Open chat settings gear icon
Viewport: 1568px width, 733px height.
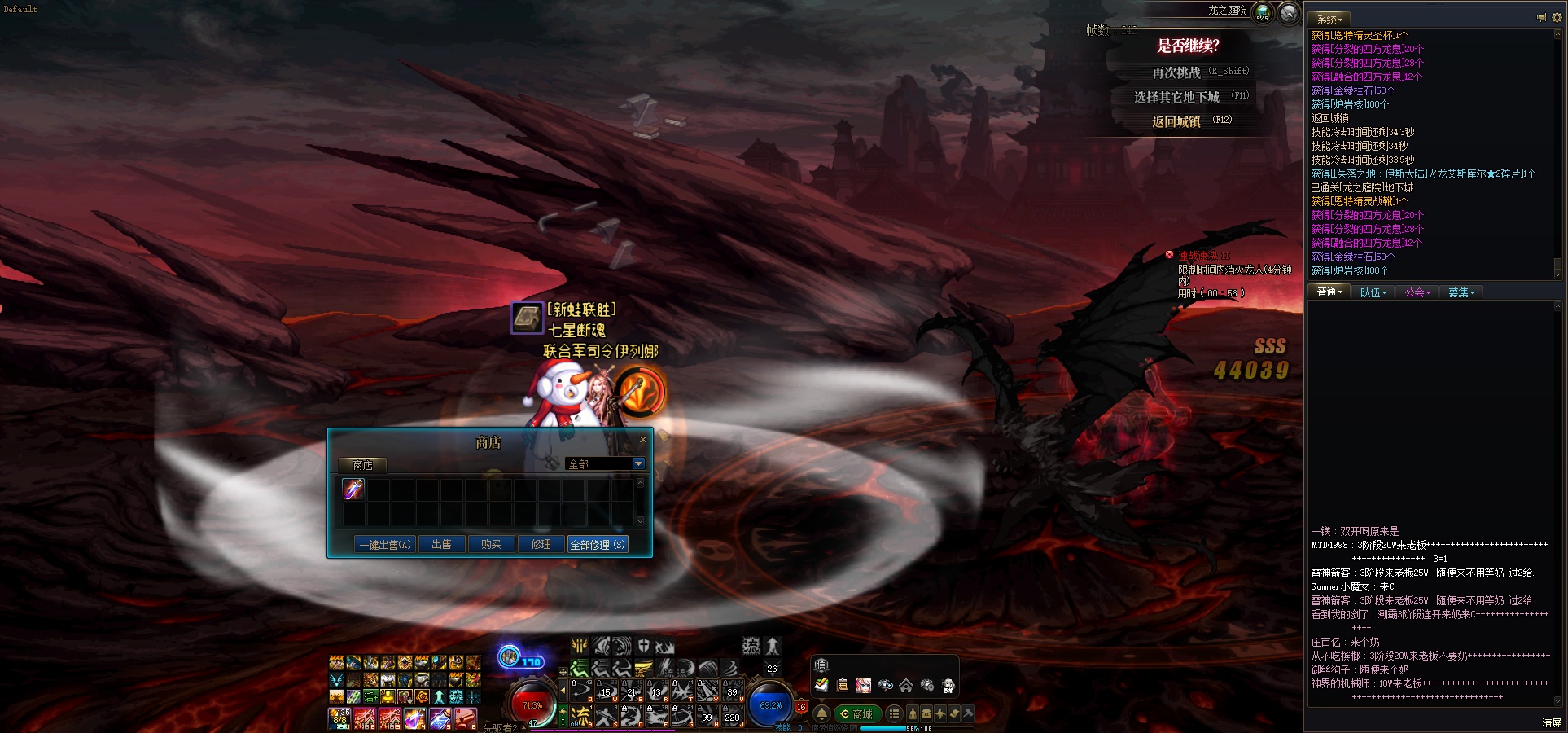click(1557, 17)
